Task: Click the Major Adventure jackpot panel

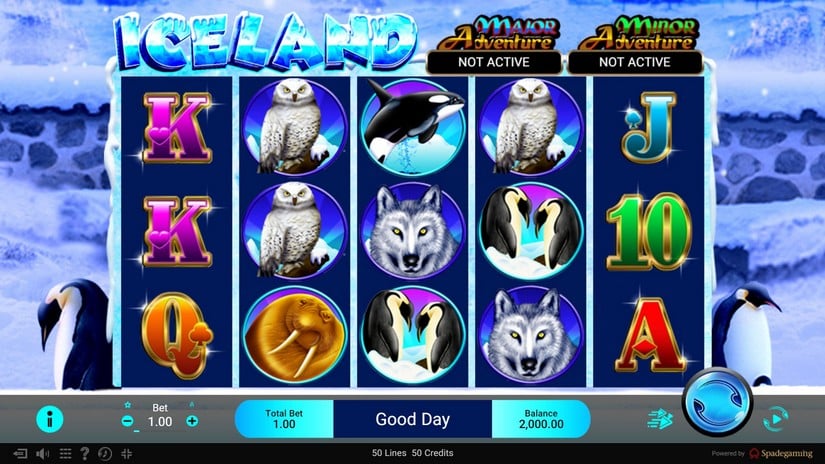Action: [492, 50]
